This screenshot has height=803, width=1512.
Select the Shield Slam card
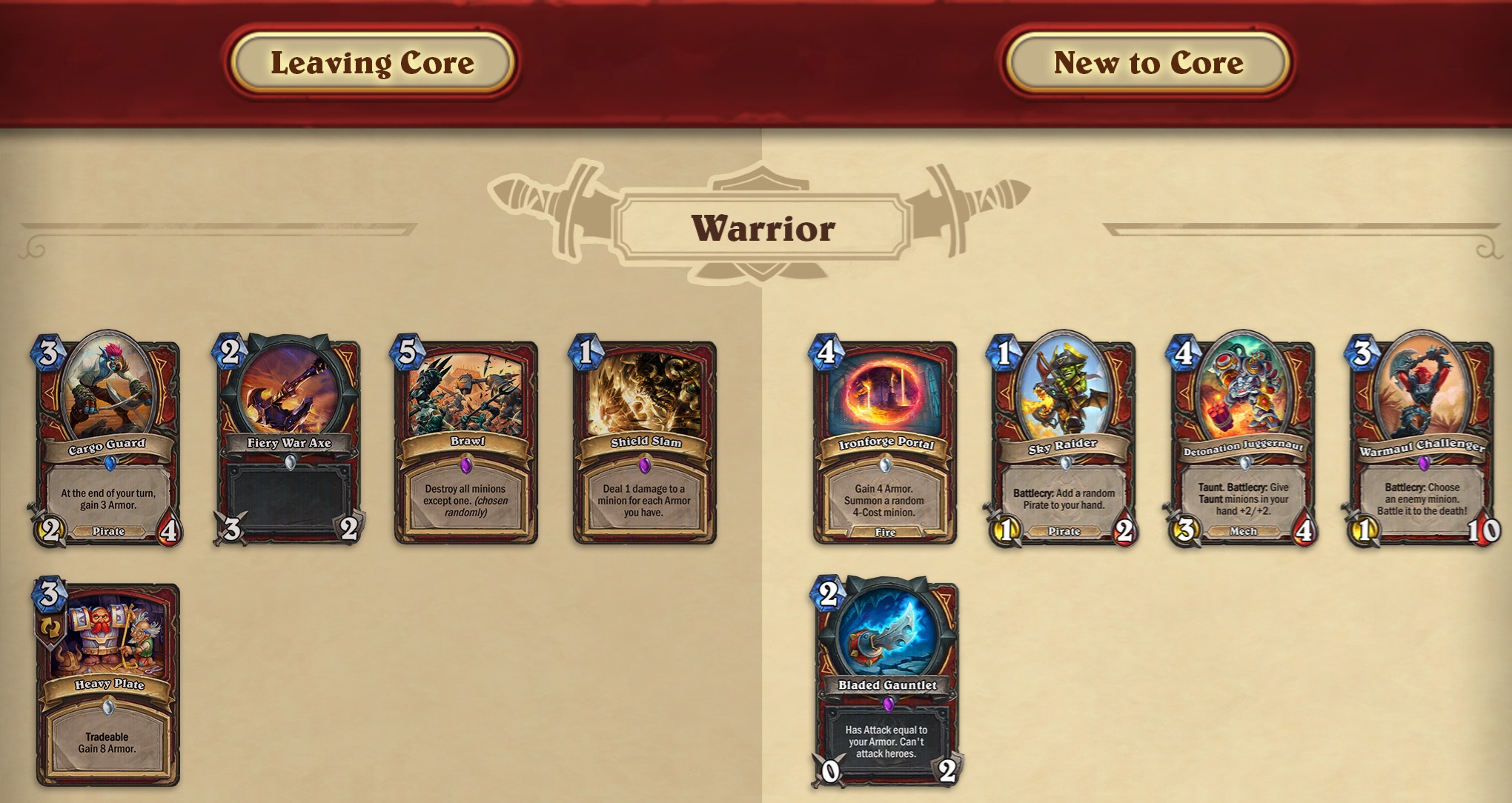(x=645, y=442)
